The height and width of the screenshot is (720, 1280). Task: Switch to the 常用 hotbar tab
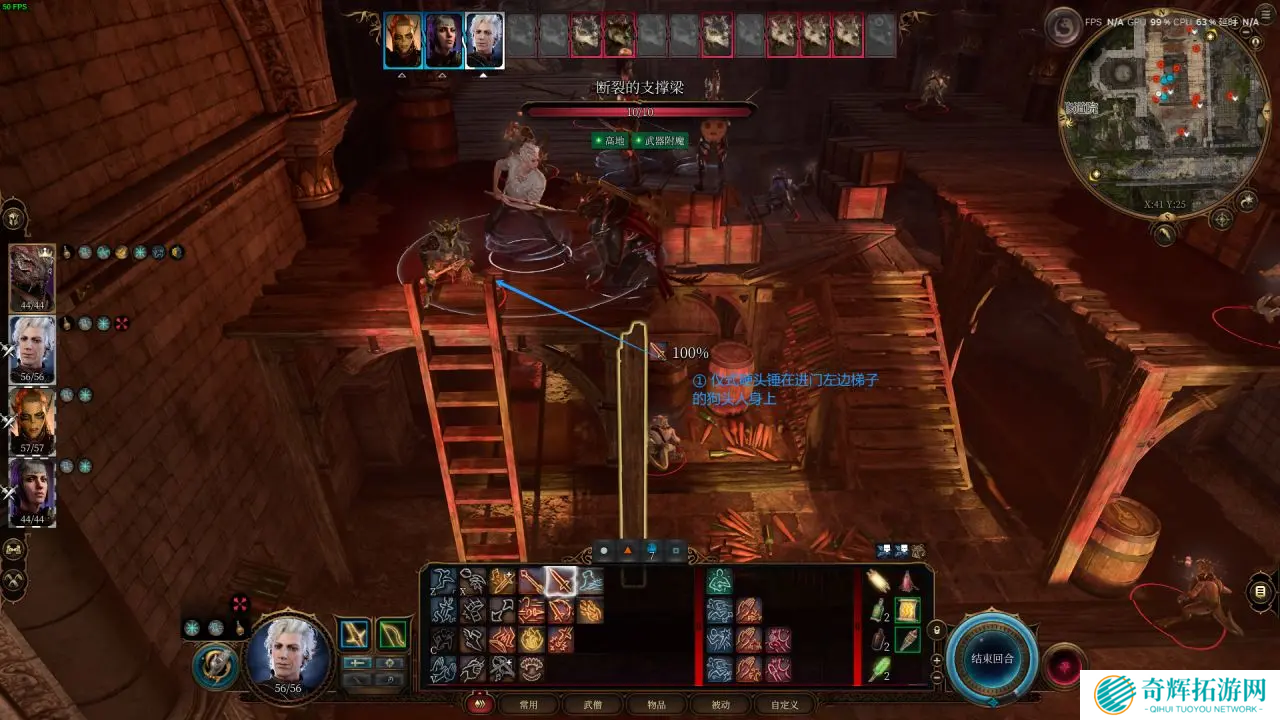coord(528,704)
